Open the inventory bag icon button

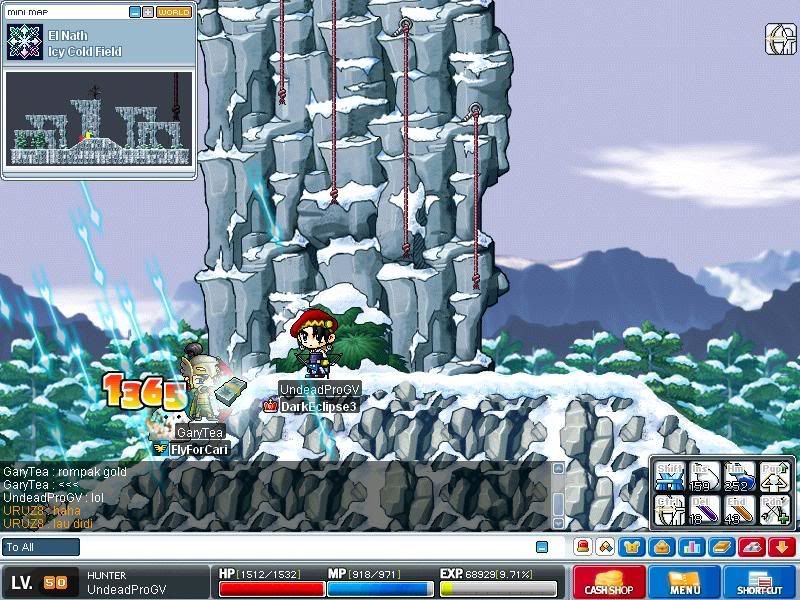coord(657,547)
